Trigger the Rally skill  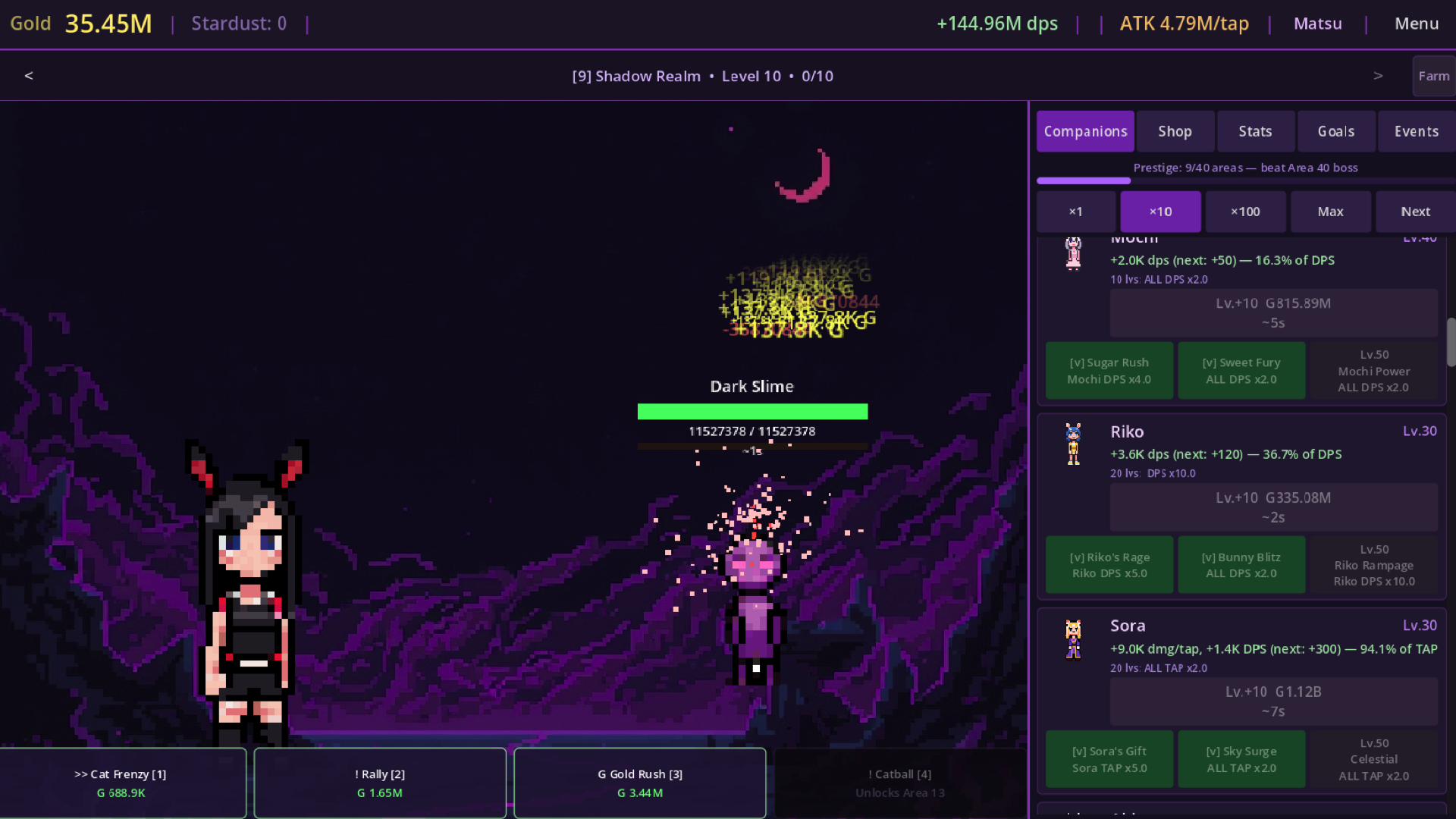pos(380,783)
